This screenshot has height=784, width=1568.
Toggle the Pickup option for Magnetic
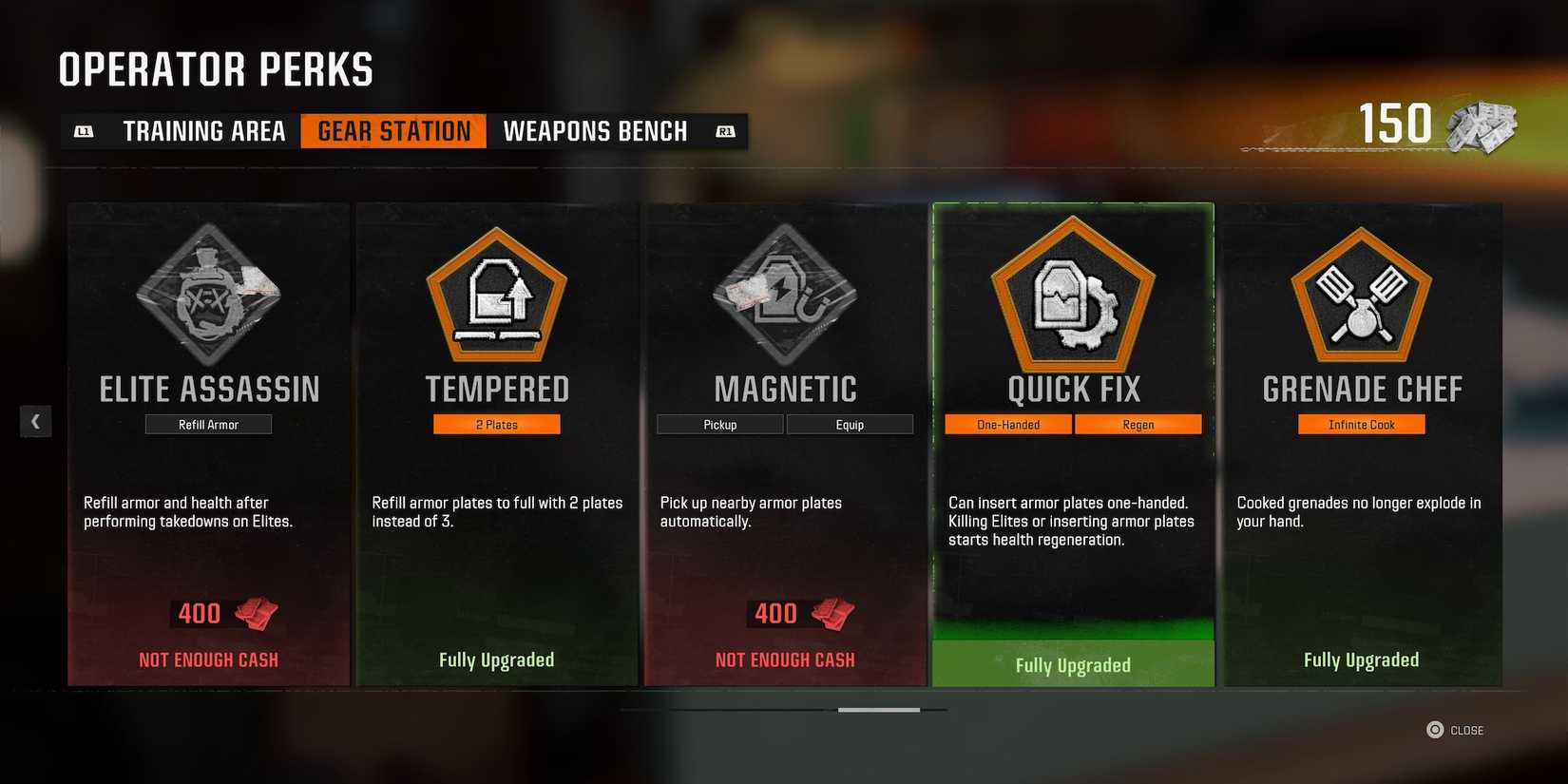pyautogui.click(x=719, y=424)
